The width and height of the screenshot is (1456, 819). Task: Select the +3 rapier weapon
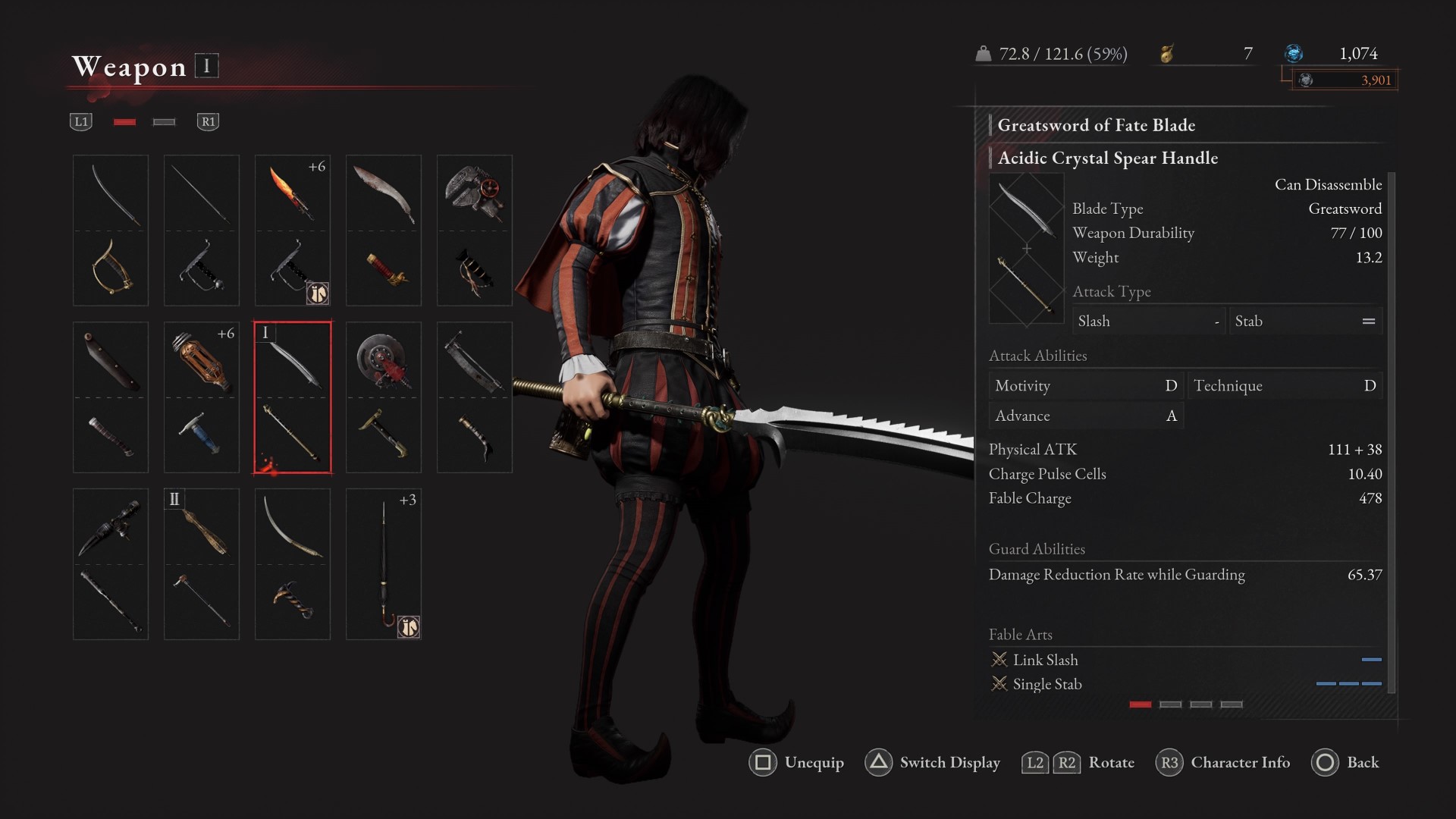383,563
